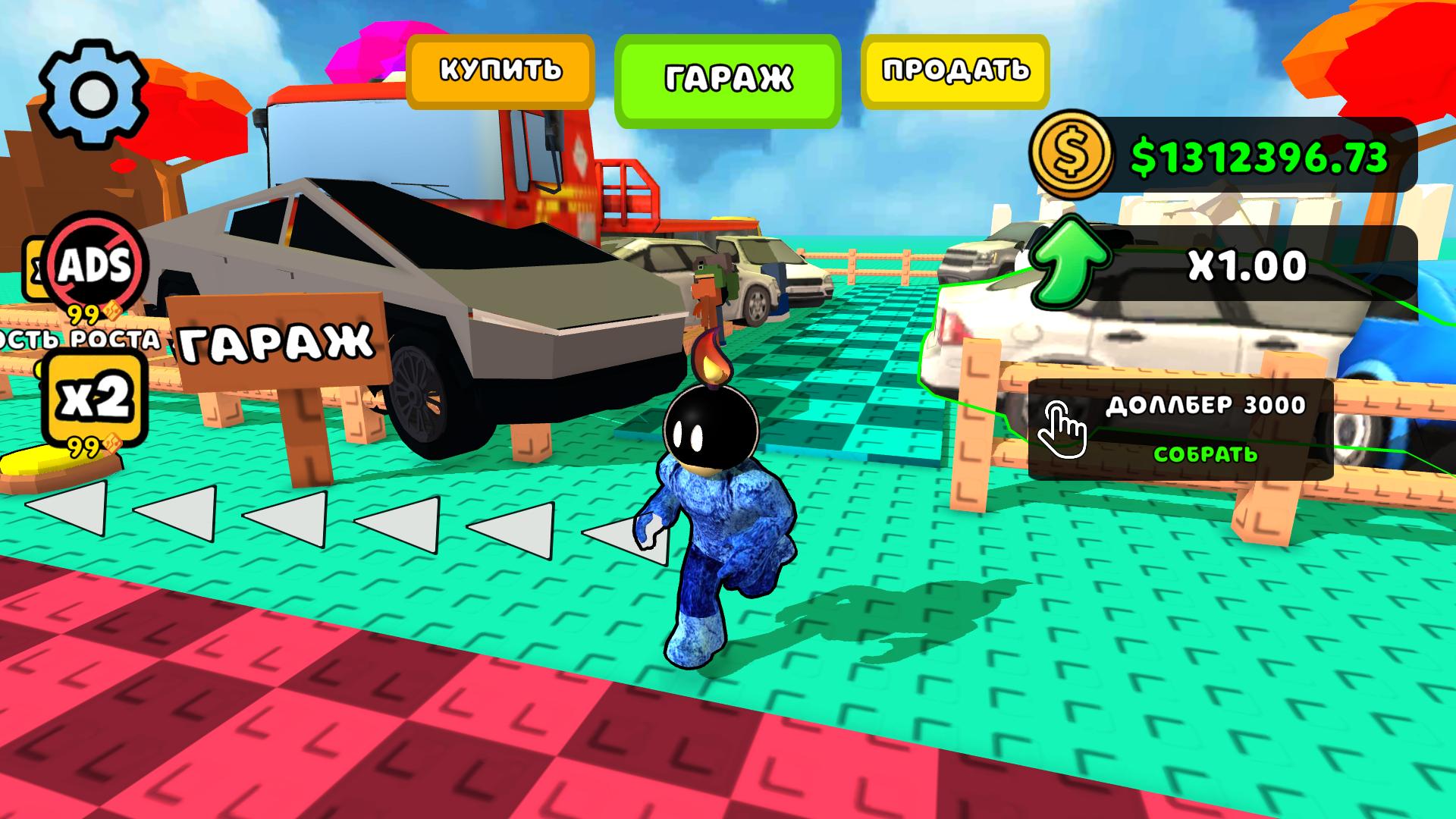Switch to the ГАРАЖ tab

click(x=730, y=76)
